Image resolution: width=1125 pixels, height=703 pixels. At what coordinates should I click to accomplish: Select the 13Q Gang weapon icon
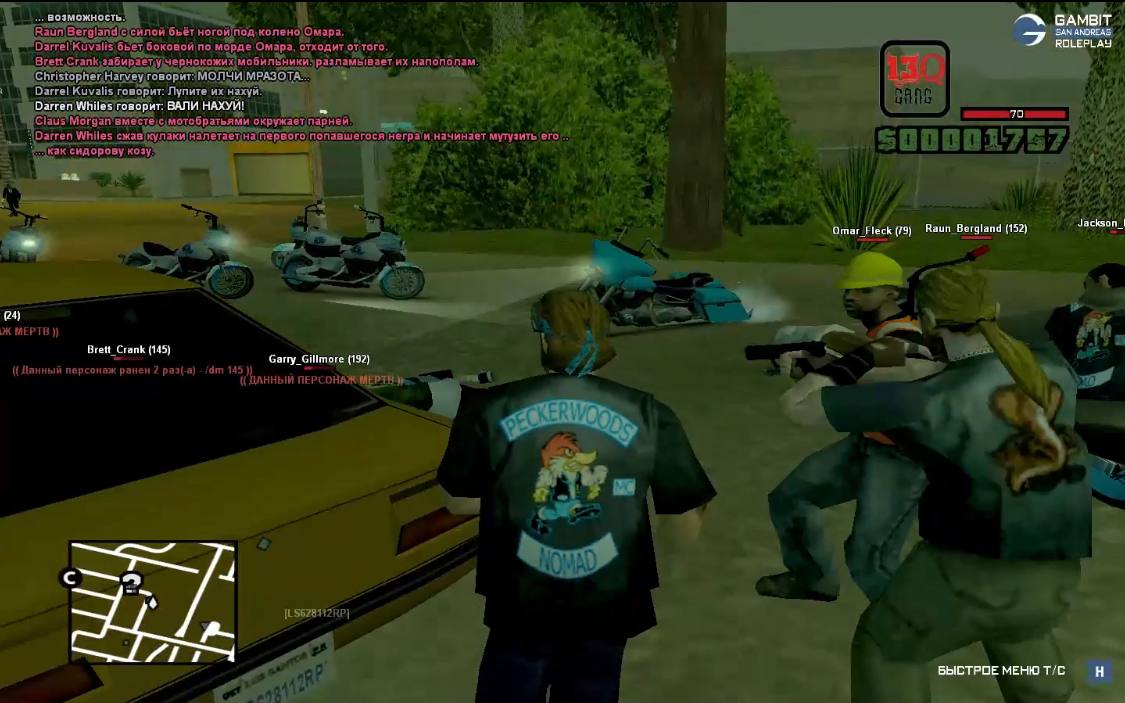tap(914, 79)
